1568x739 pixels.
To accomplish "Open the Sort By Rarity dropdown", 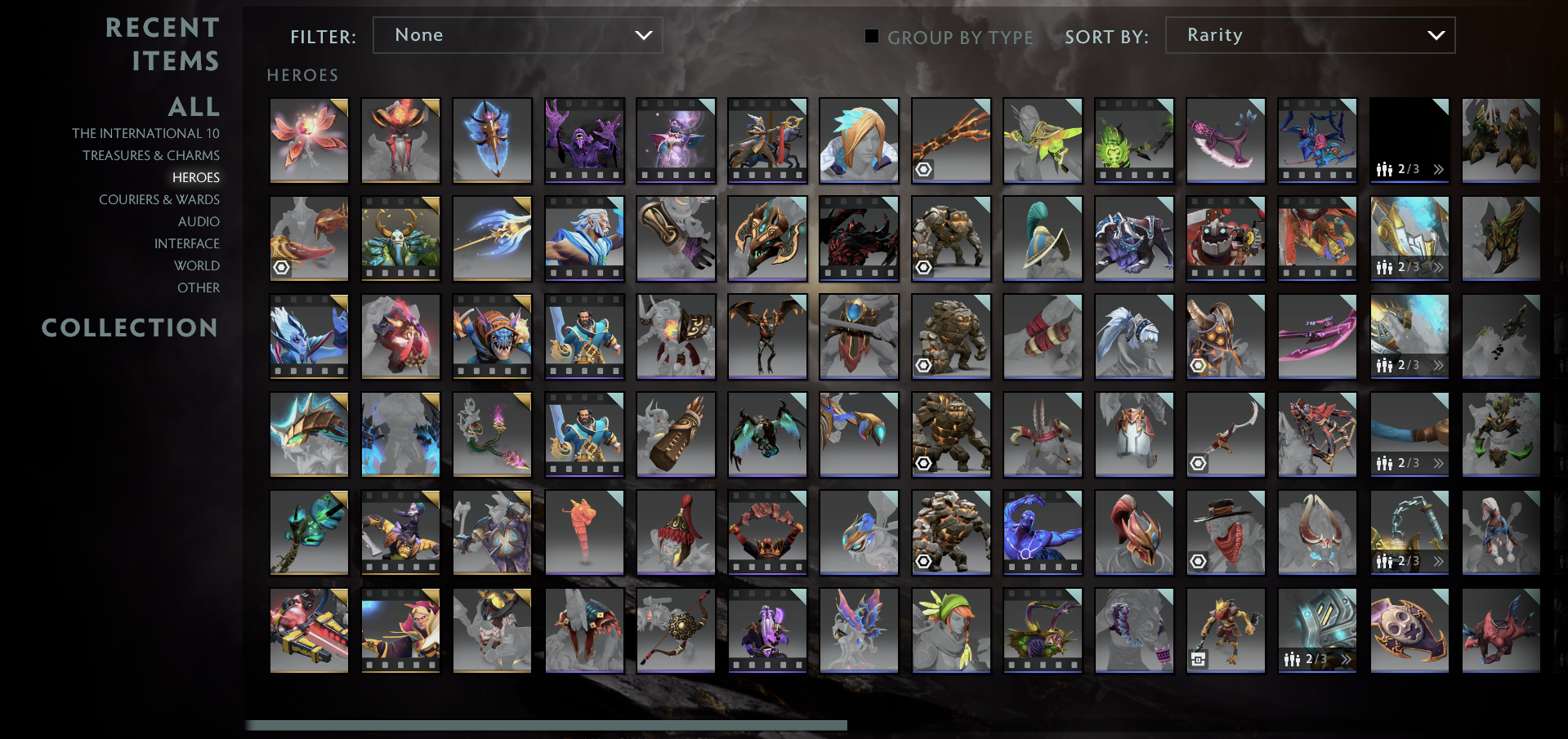I will coord(1309,35).
